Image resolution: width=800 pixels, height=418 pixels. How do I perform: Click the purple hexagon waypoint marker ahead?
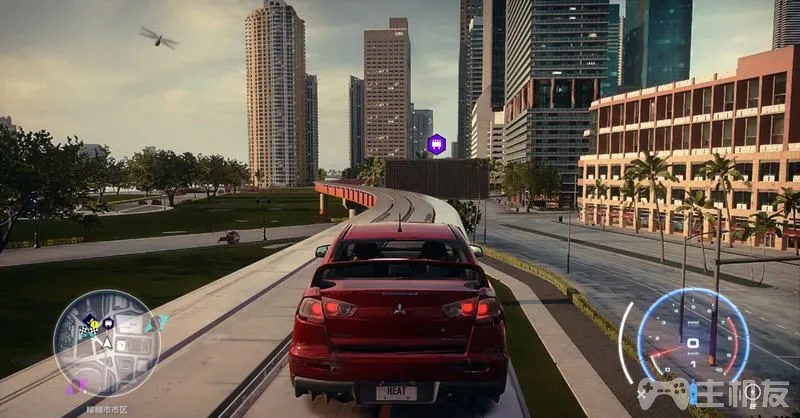(x=436, y=144)
